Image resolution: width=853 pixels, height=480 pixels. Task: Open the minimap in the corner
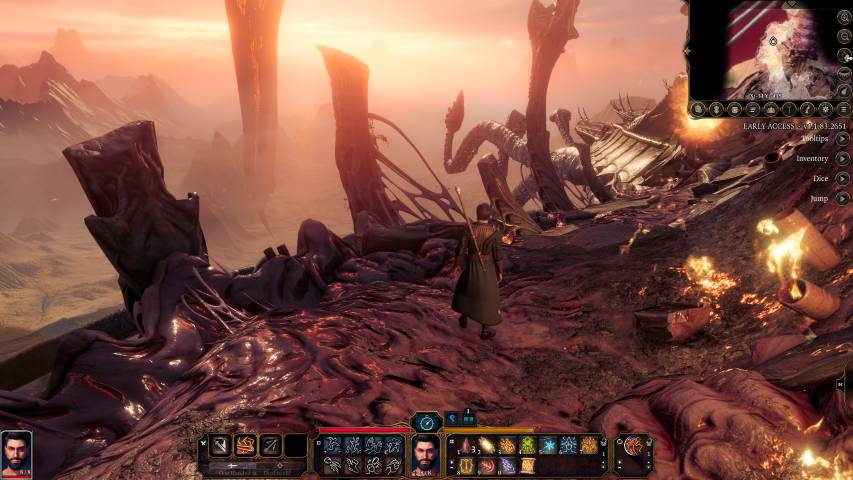(x=768, y=50)
